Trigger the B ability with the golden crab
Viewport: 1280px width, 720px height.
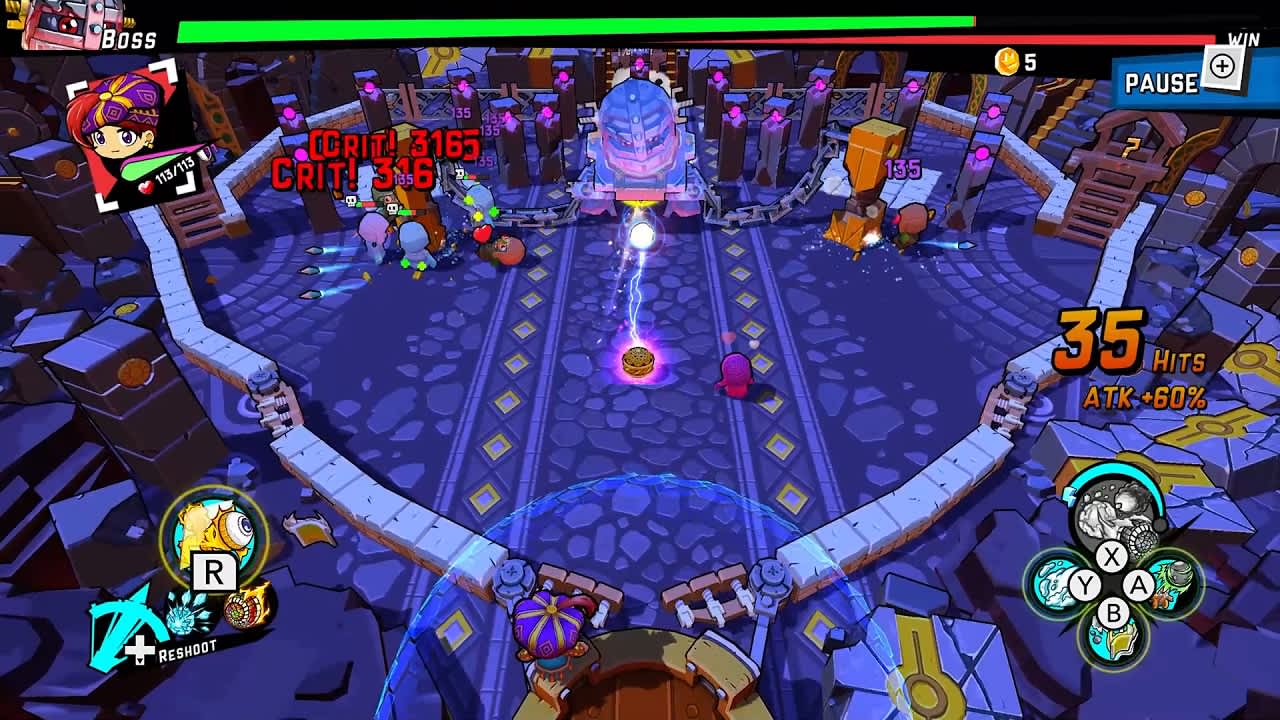coord(1112,640)
